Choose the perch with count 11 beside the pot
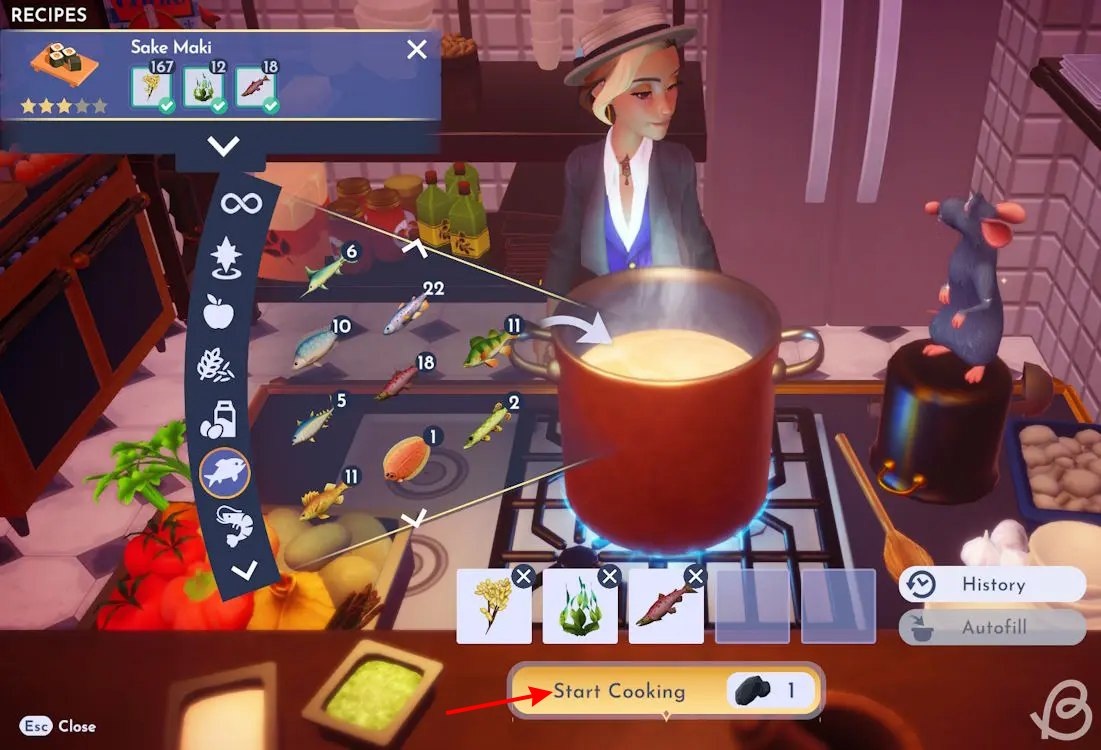Image resolution: width=1101 pixels, height=750 pixels. (488, 347)
